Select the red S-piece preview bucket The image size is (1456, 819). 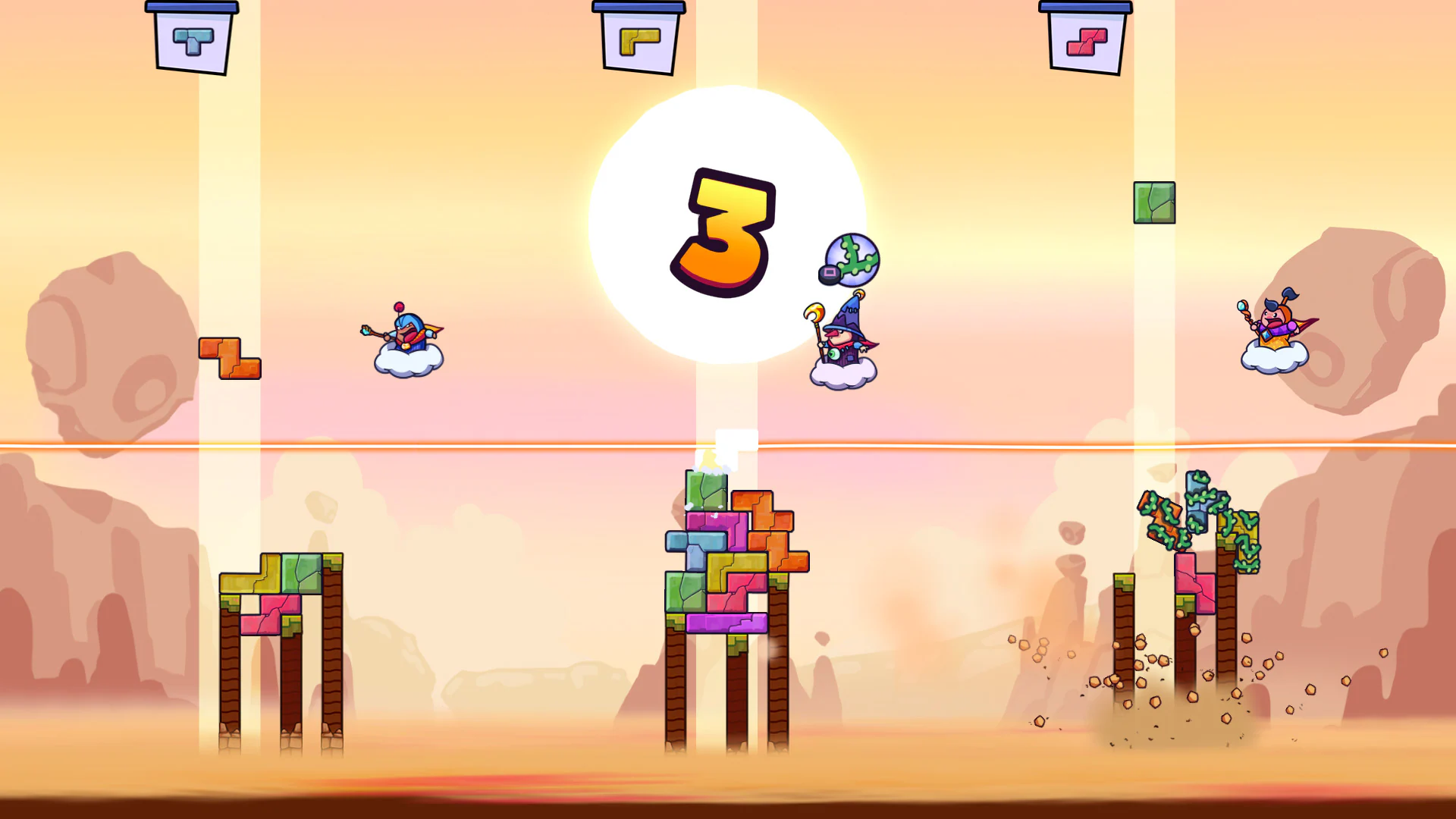[1087, 38]
